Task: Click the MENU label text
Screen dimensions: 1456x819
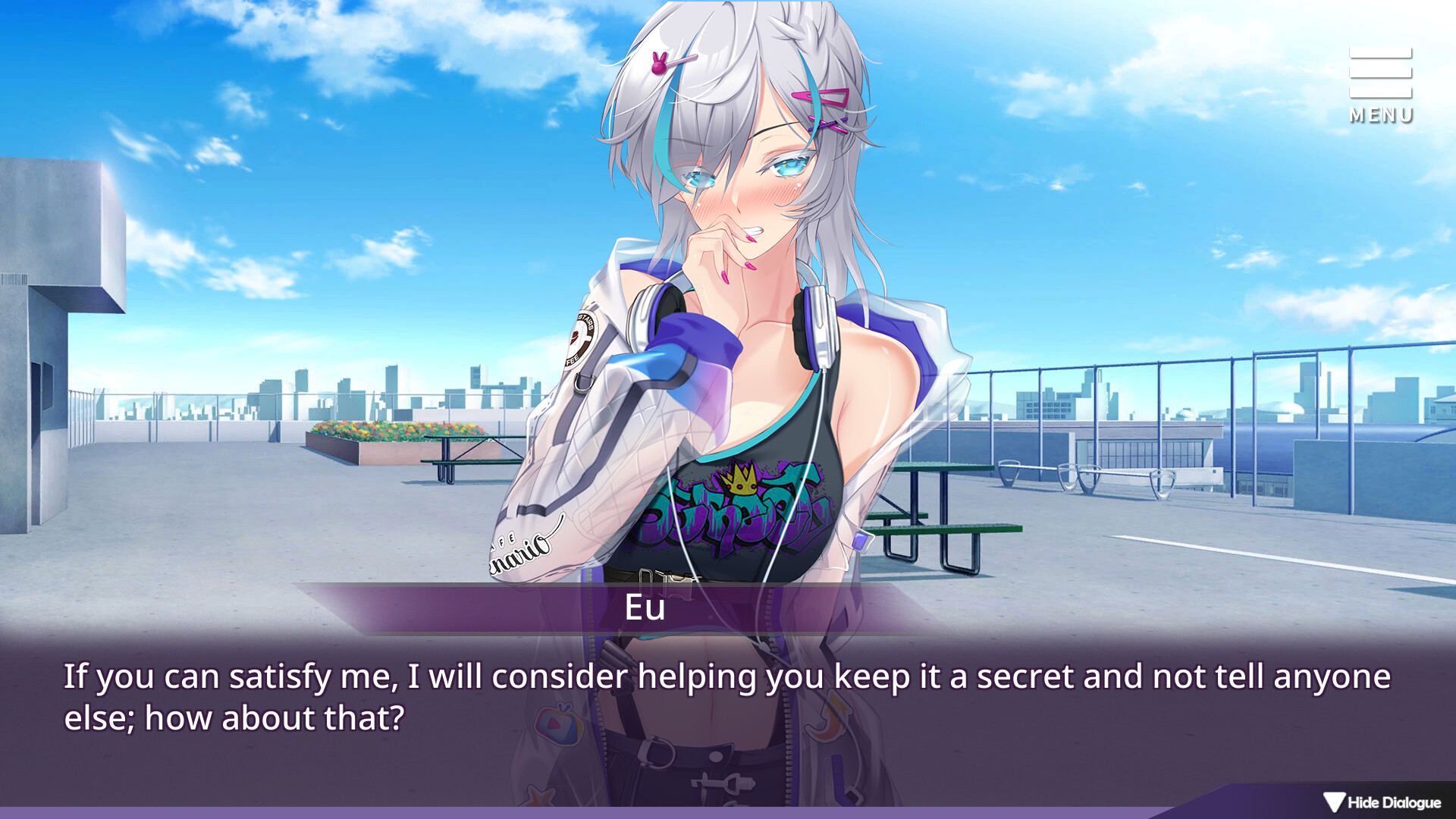Action: [x=1380, y=115]
